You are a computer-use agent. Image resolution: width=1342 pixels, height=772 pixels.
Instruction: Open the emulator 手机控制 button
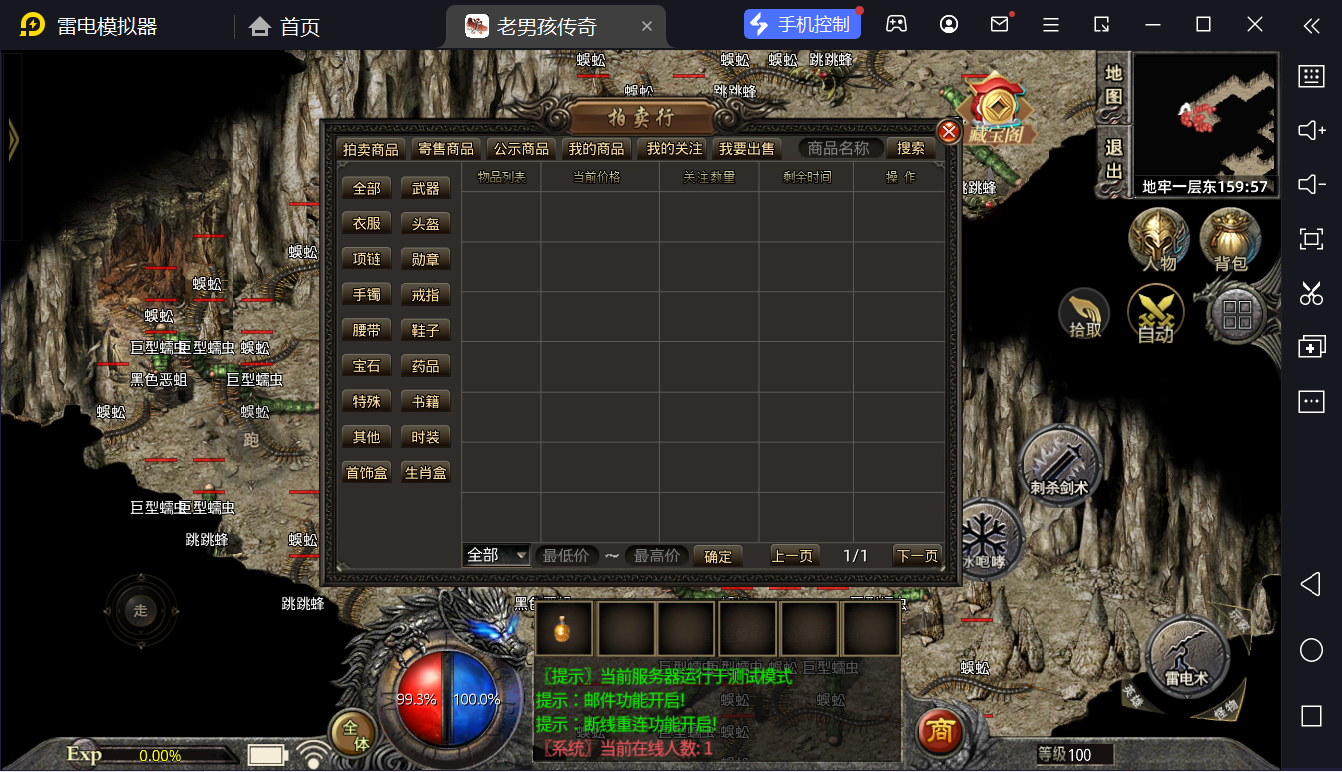[x=802, y=25]
